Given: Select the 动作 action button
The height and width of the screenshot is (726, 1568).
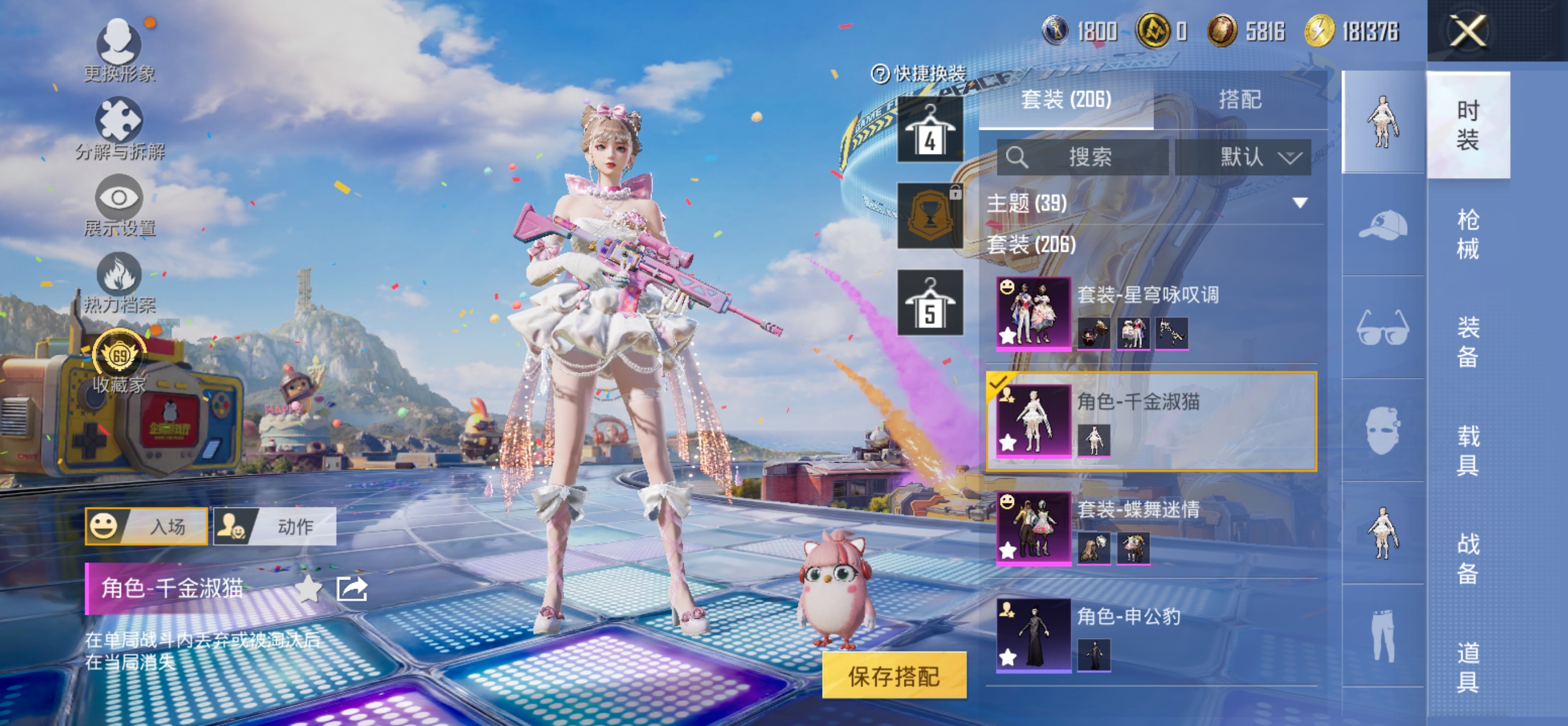Looking at the screenshot, I should pyautogui.click(x=275, y=526).
